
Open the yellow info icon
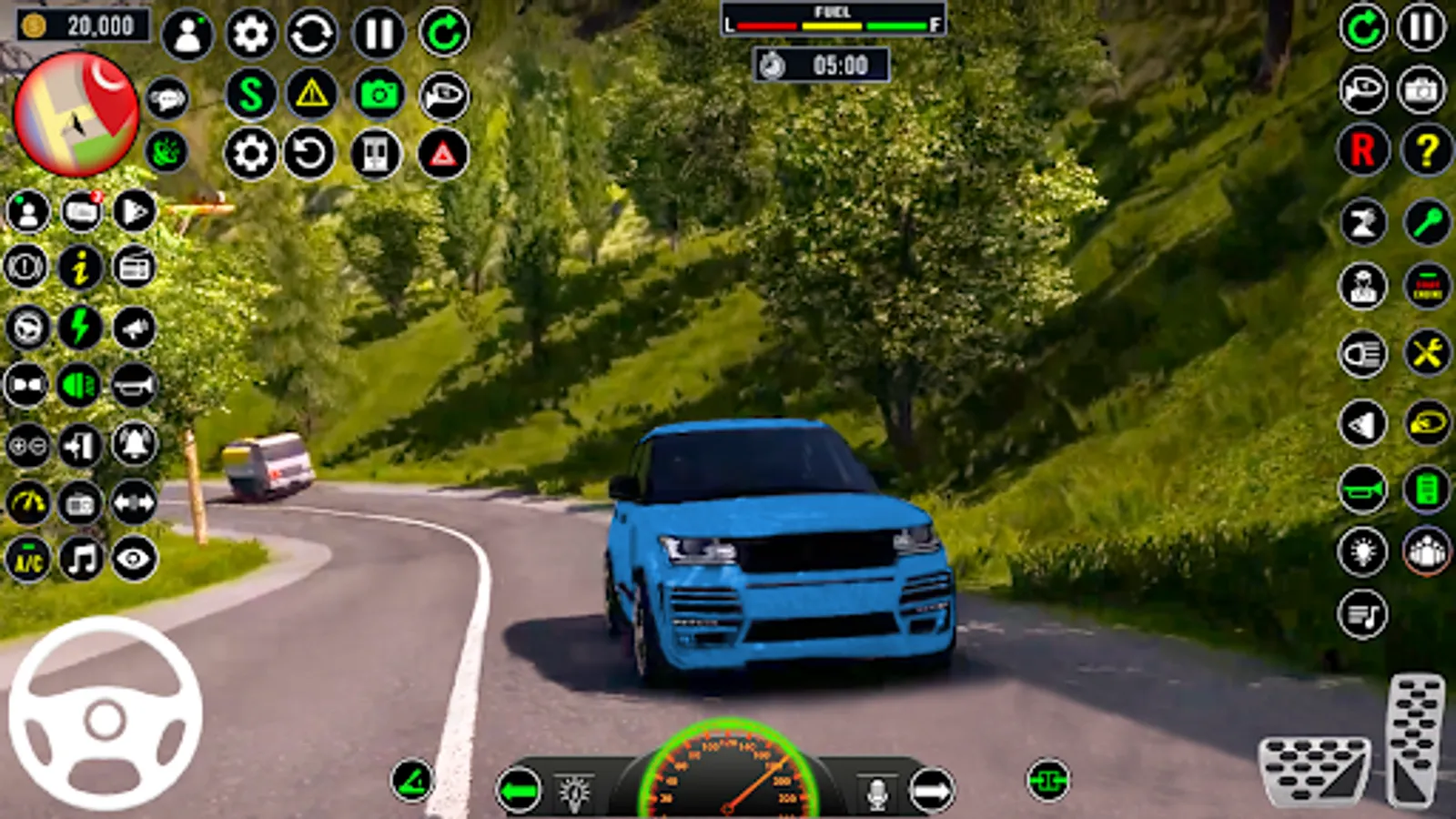tap(80, 268)
